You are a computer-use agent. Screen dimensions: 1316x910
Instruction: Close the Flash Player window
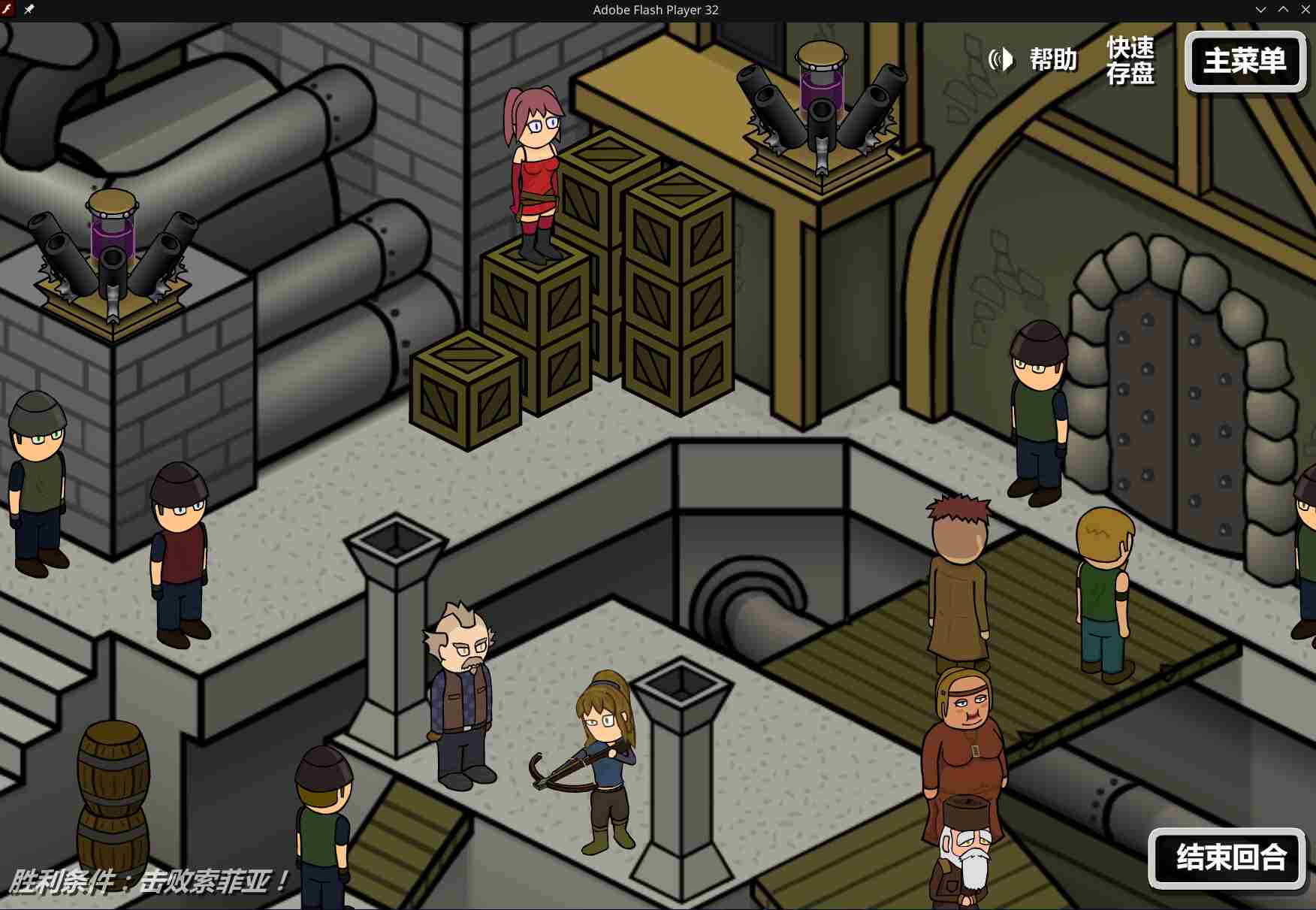coord(1305,10)
